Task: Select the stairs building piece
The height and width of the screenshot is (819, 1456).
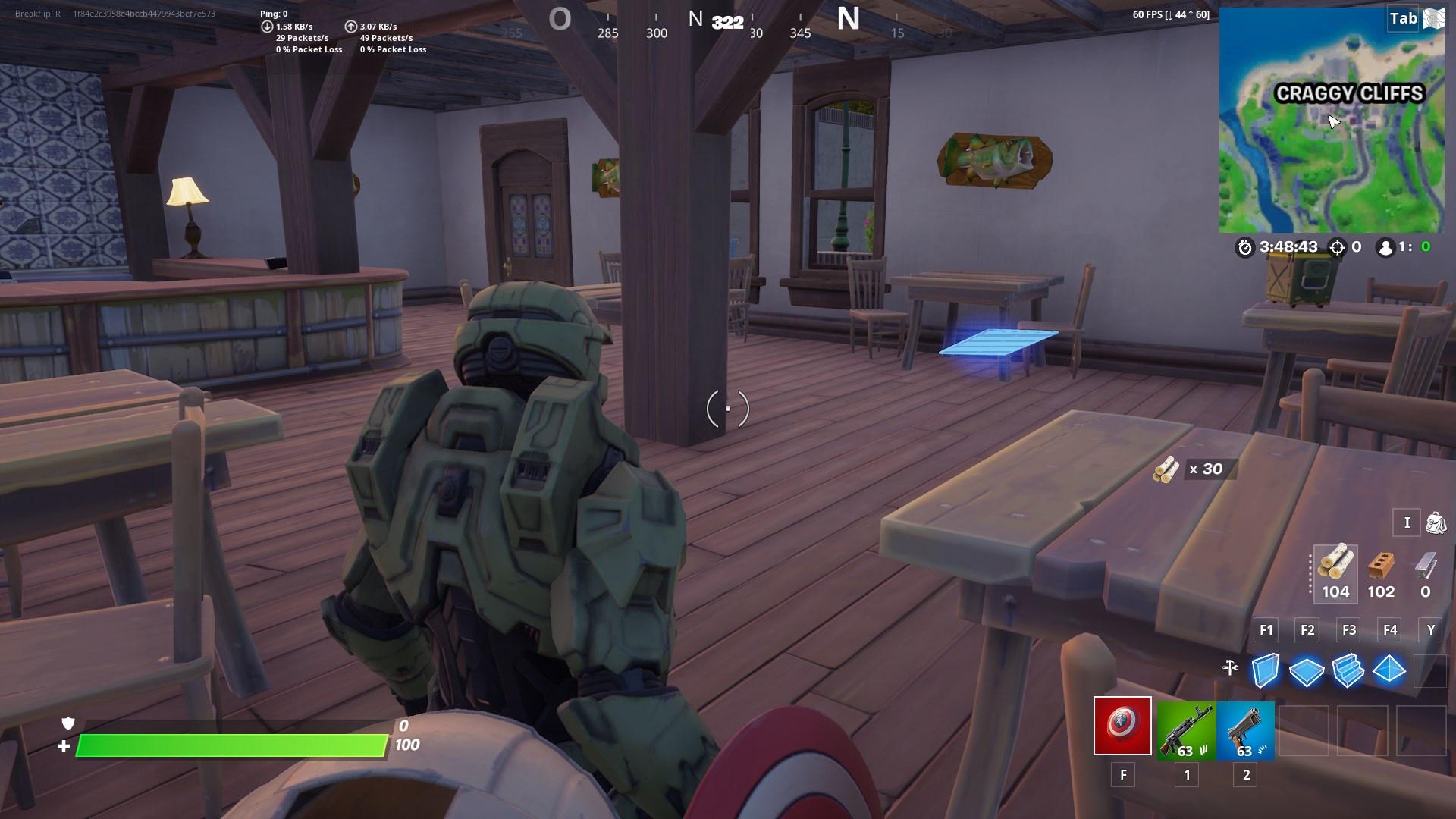Action: (1348, 670)
